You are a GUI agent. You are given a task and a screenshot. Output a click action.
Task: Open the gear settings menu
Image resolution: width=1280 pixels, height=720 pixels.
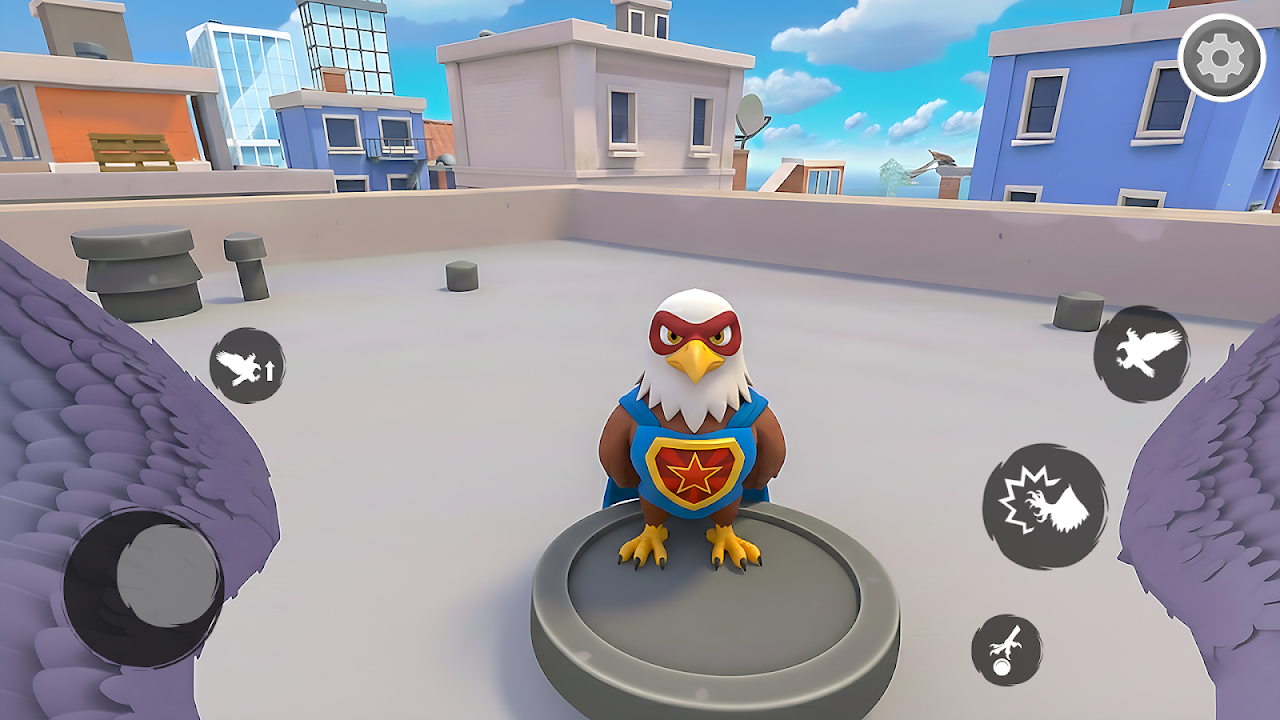(x=1221, y=59)
